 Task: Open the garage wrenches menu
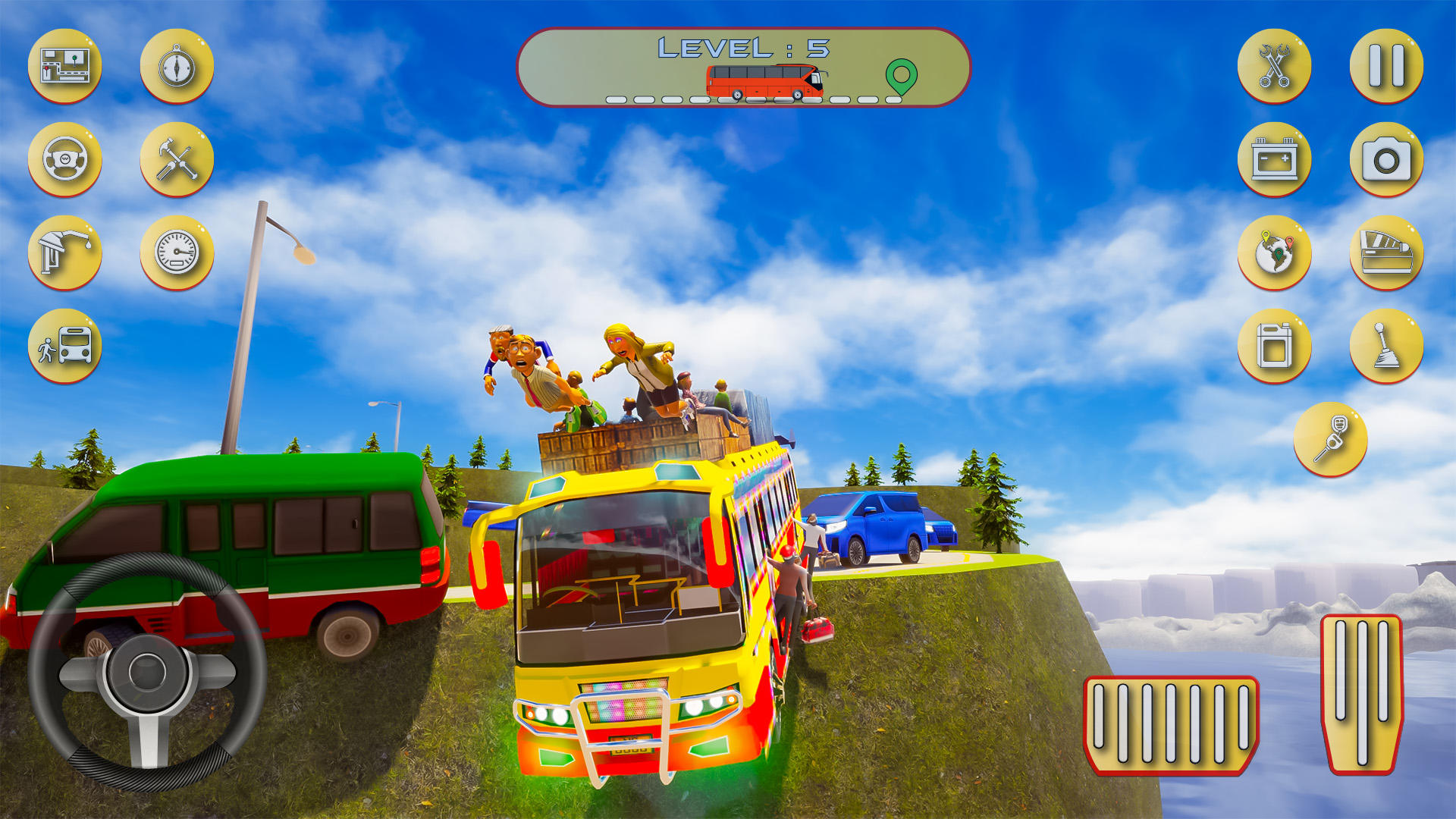pyautogui.click(x=1275, y=67)
